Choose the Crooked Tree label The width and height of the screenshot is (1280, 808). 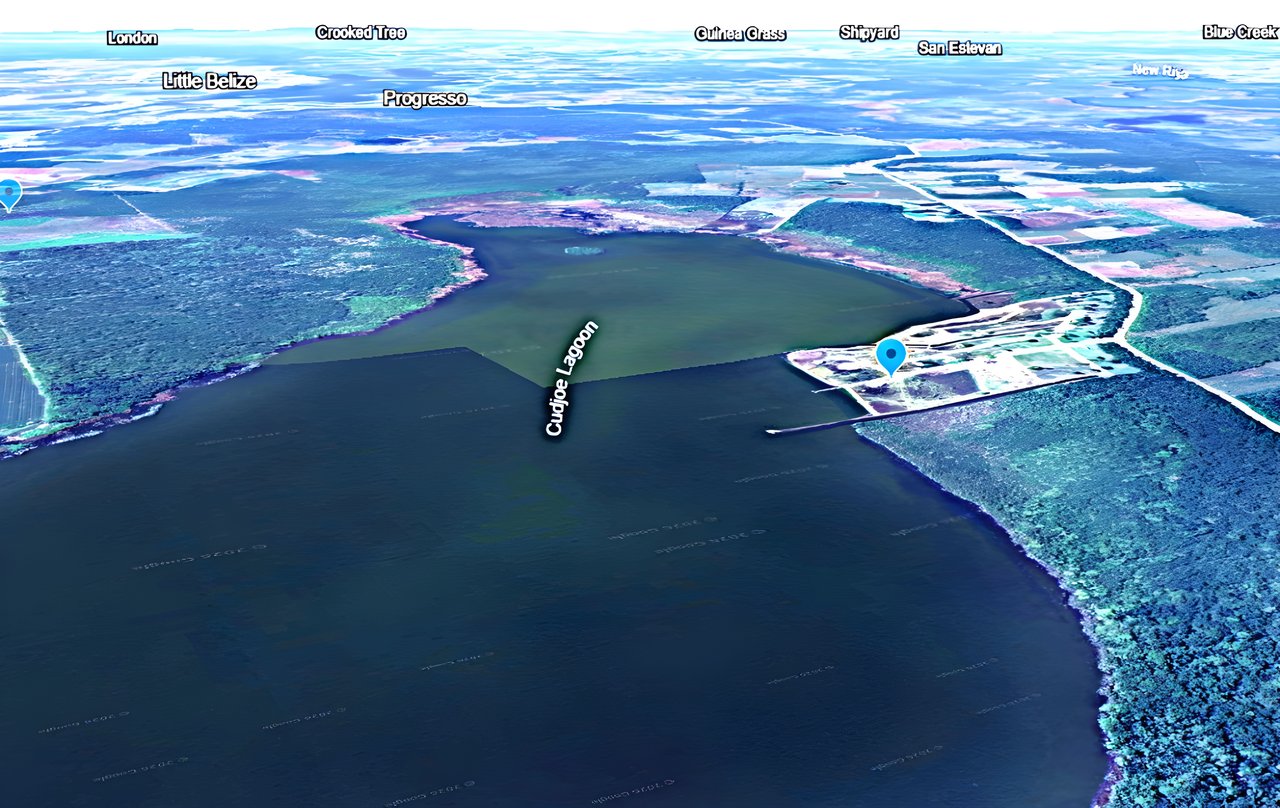(360, 32)
